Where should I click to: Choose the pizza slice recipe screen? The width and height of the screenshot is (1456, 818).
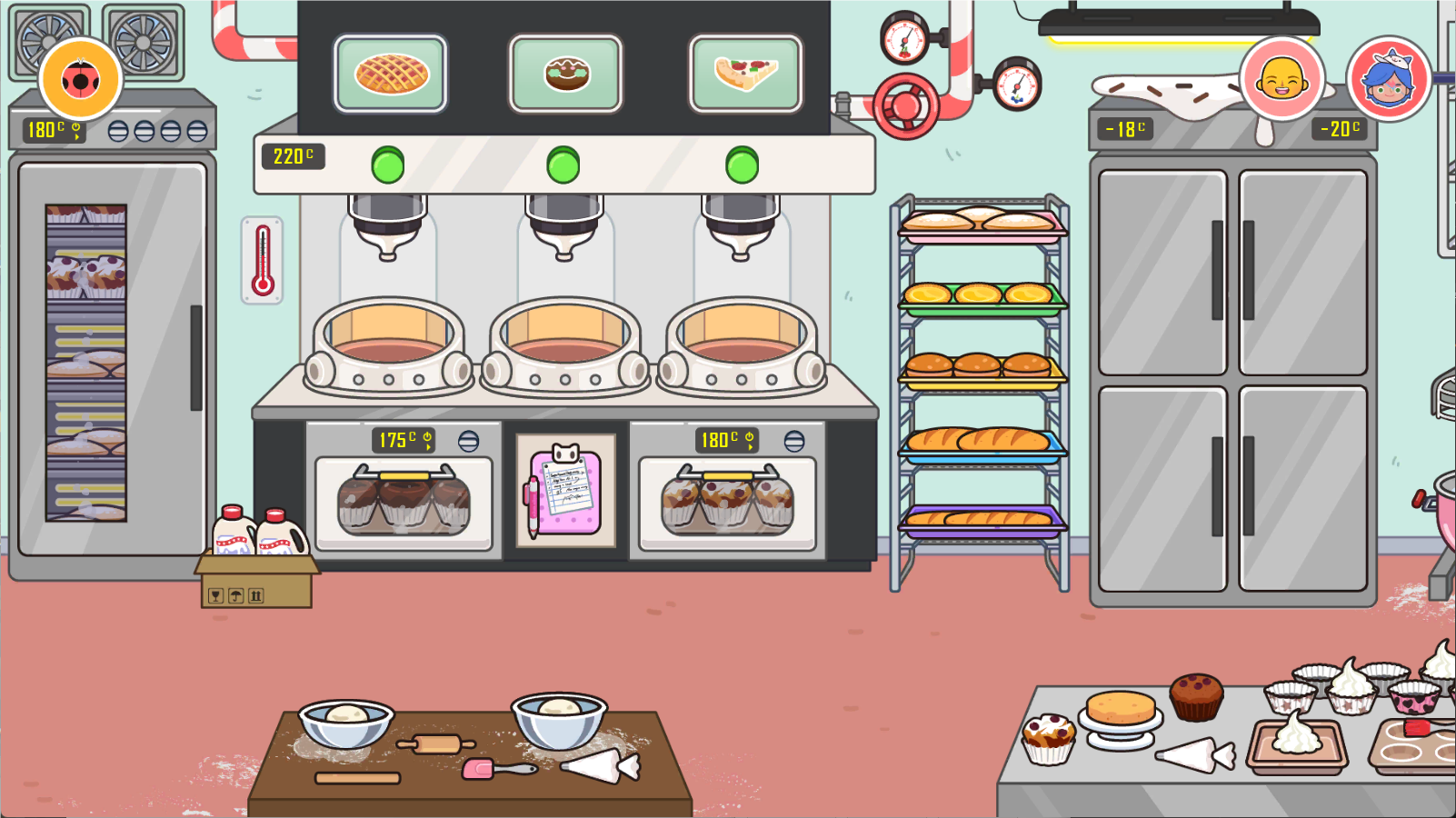[745, 74]
